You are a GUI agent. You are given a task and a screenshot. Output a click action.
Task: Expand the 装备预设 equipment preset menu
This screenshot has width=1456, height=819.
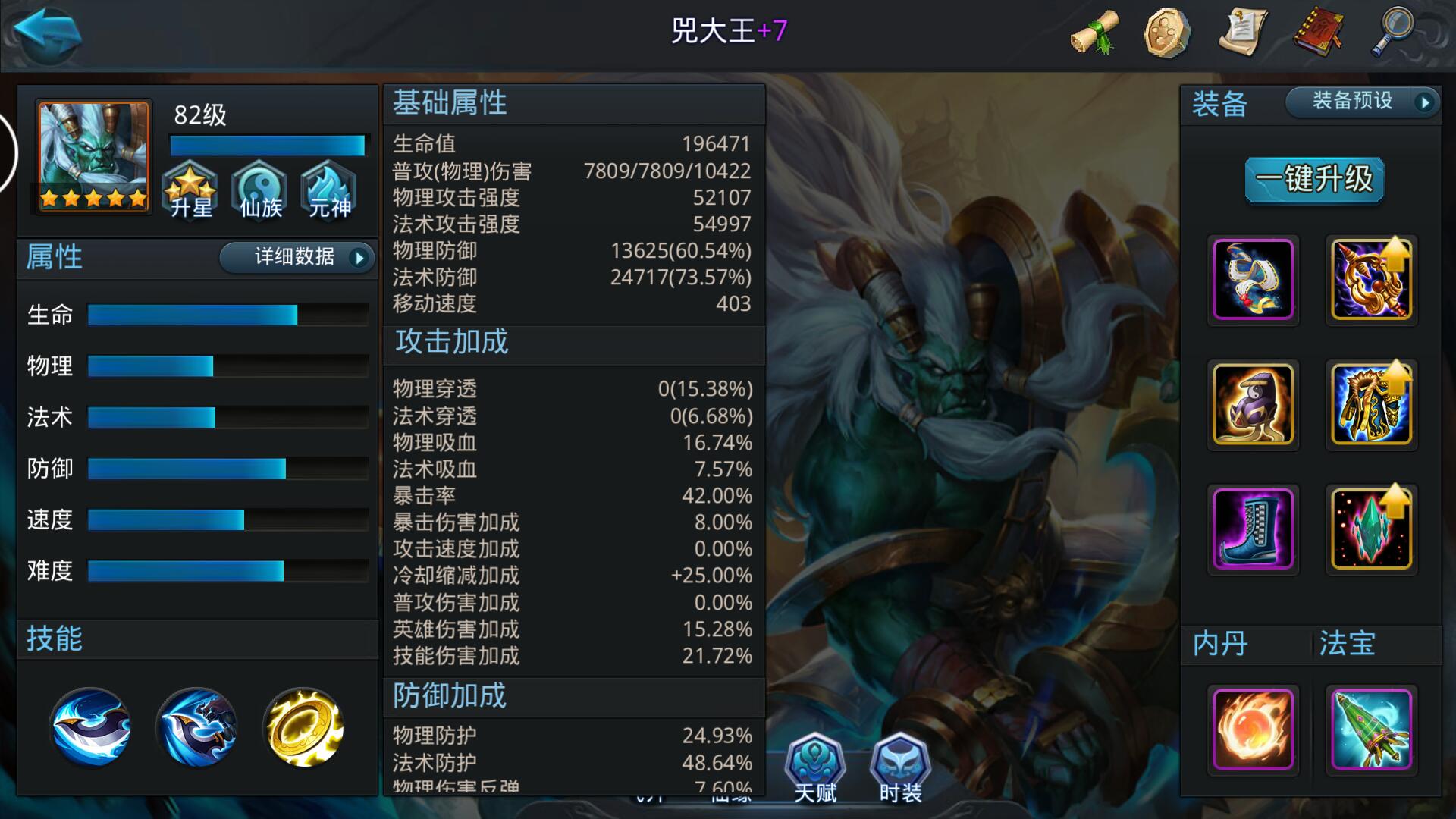(x=1357, y=101)
